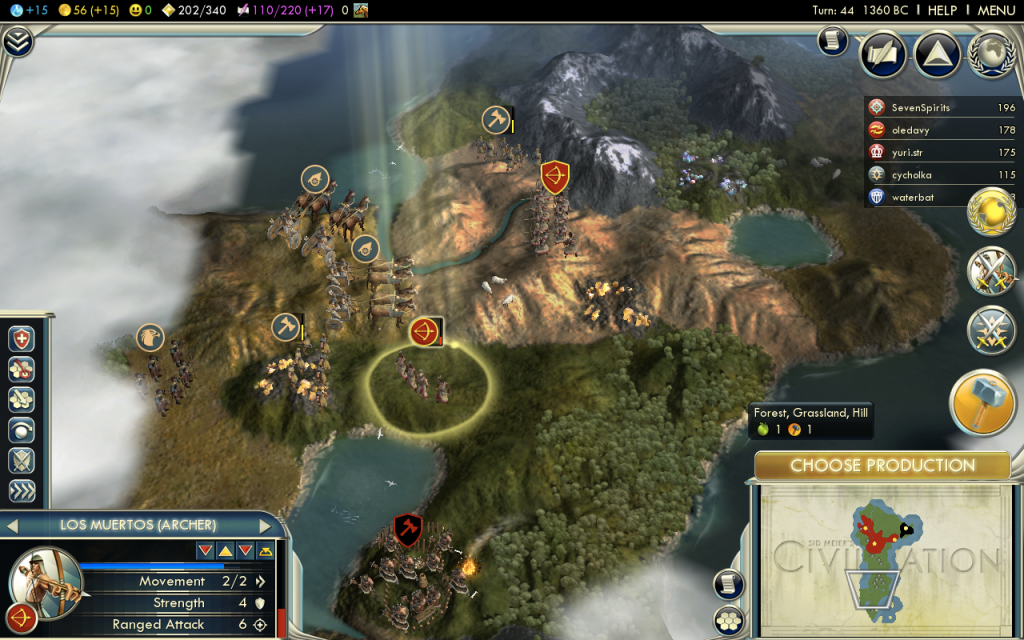Select the hammer production notification

click(983, 402)
